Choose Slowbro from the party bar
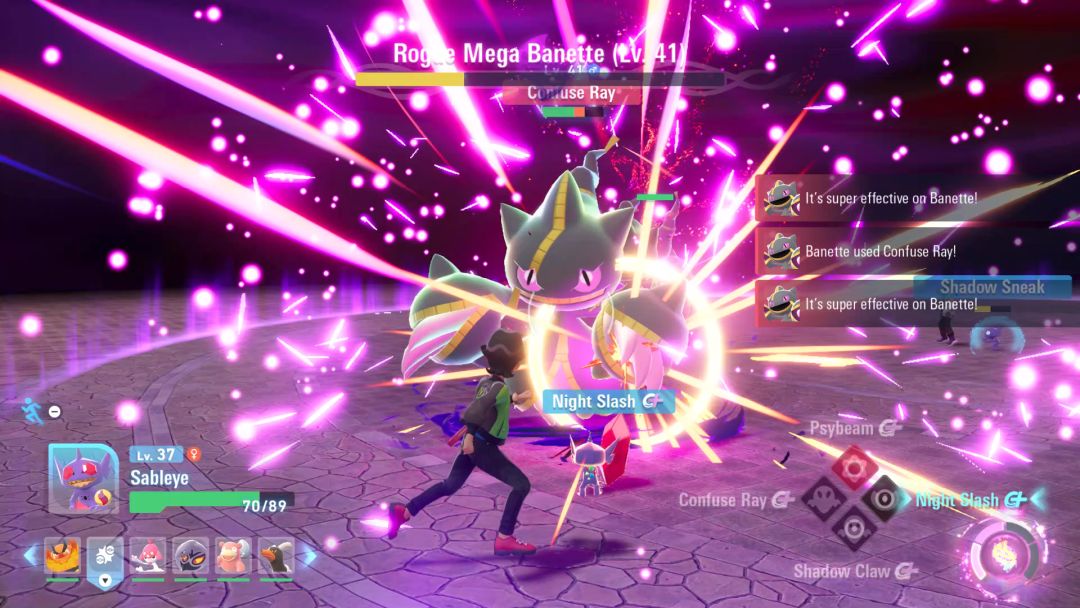This screenshot has width=1080, height=608. (x=233, y=556)
